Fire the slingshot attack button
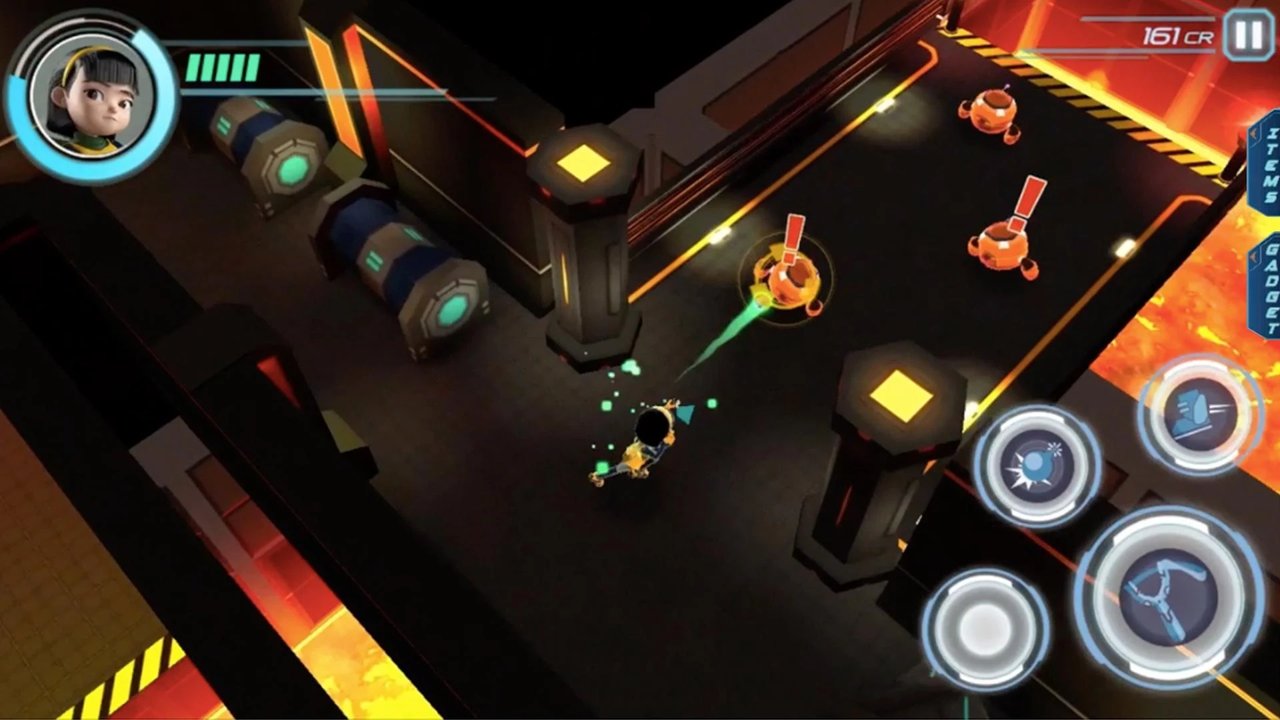This screenshot has height=720, width=1280. pos(1167,597)
